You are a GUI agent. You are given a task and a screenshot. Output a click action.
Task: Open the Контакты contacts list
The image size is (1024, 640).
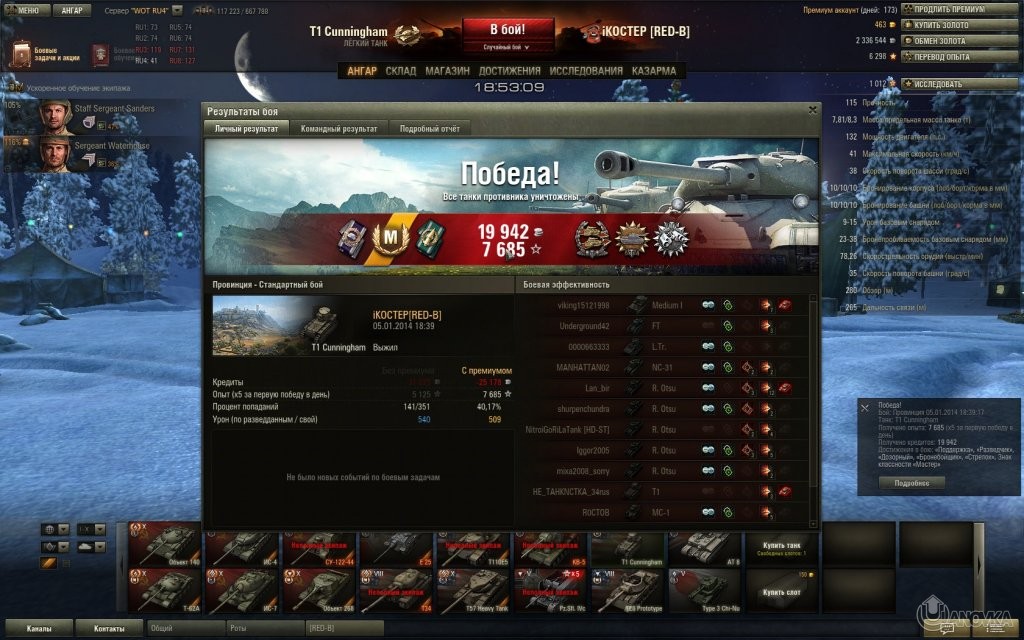[110, 628]
